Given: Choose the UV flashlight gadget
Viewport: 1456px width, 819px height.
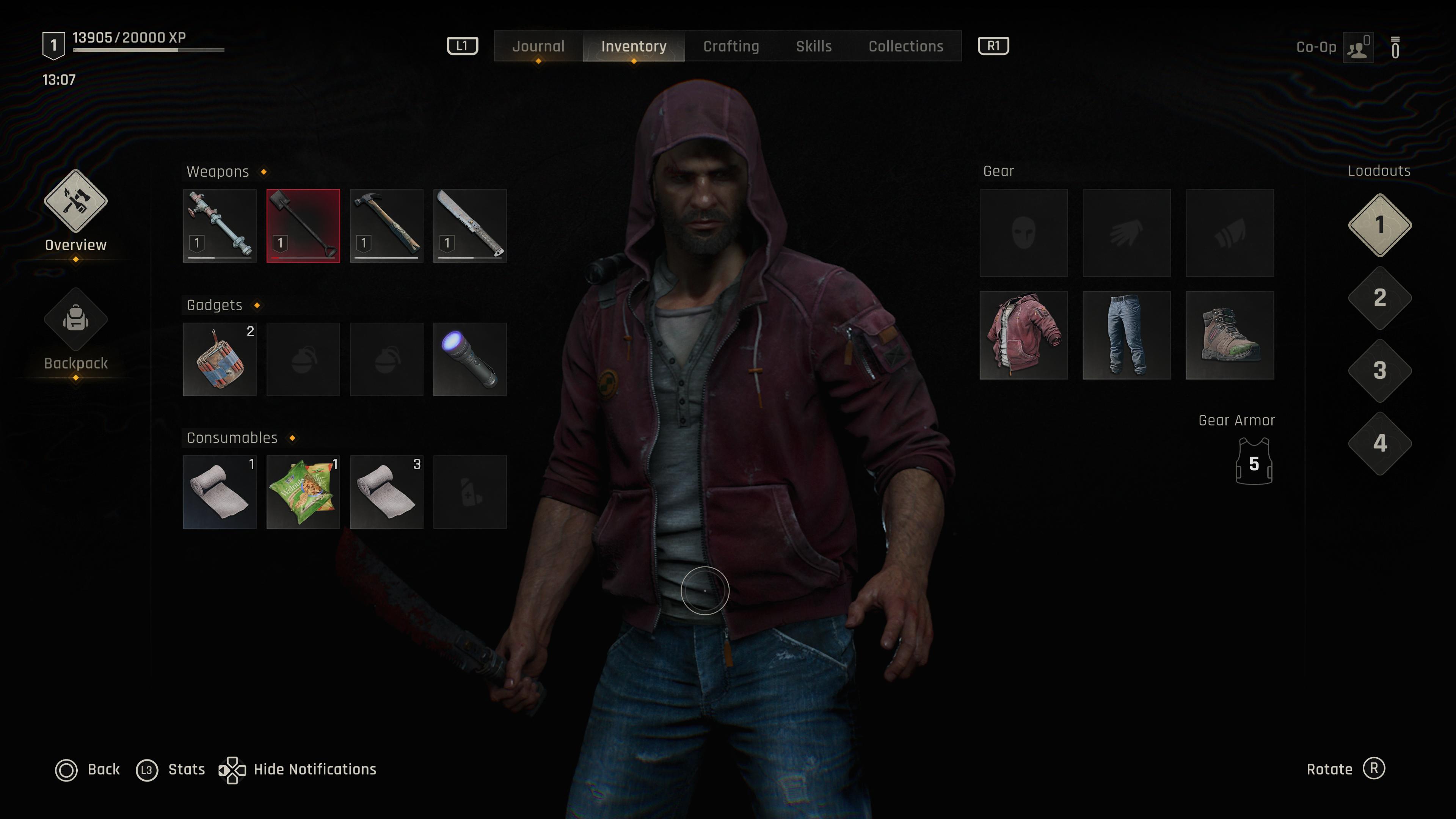Looking at the screenshot, I should 470,359.
